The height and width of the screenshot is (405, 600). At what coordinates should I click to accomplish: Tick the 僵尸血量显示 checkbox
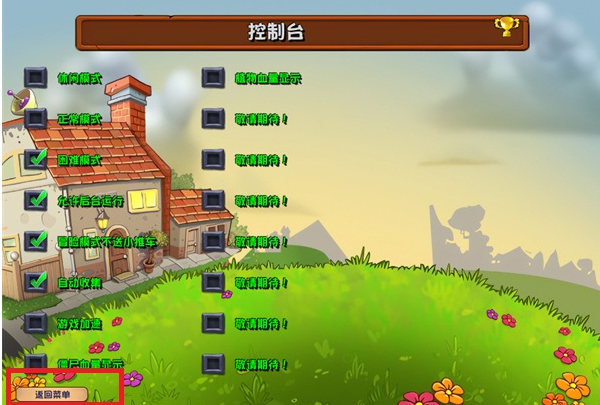click(x=36, y=362)
